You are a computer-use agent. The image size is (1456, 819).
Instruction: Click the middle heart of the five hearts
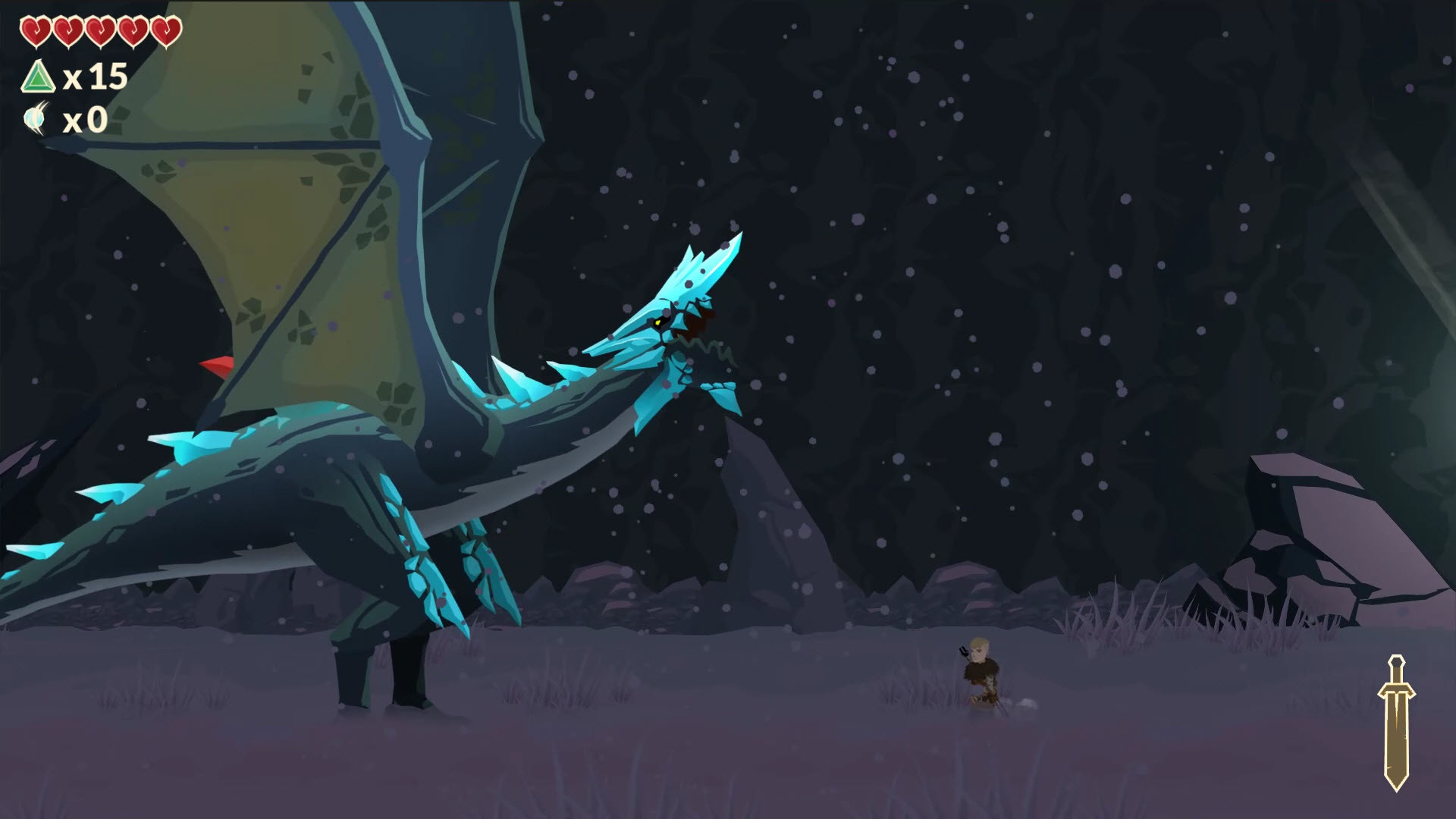99,31
